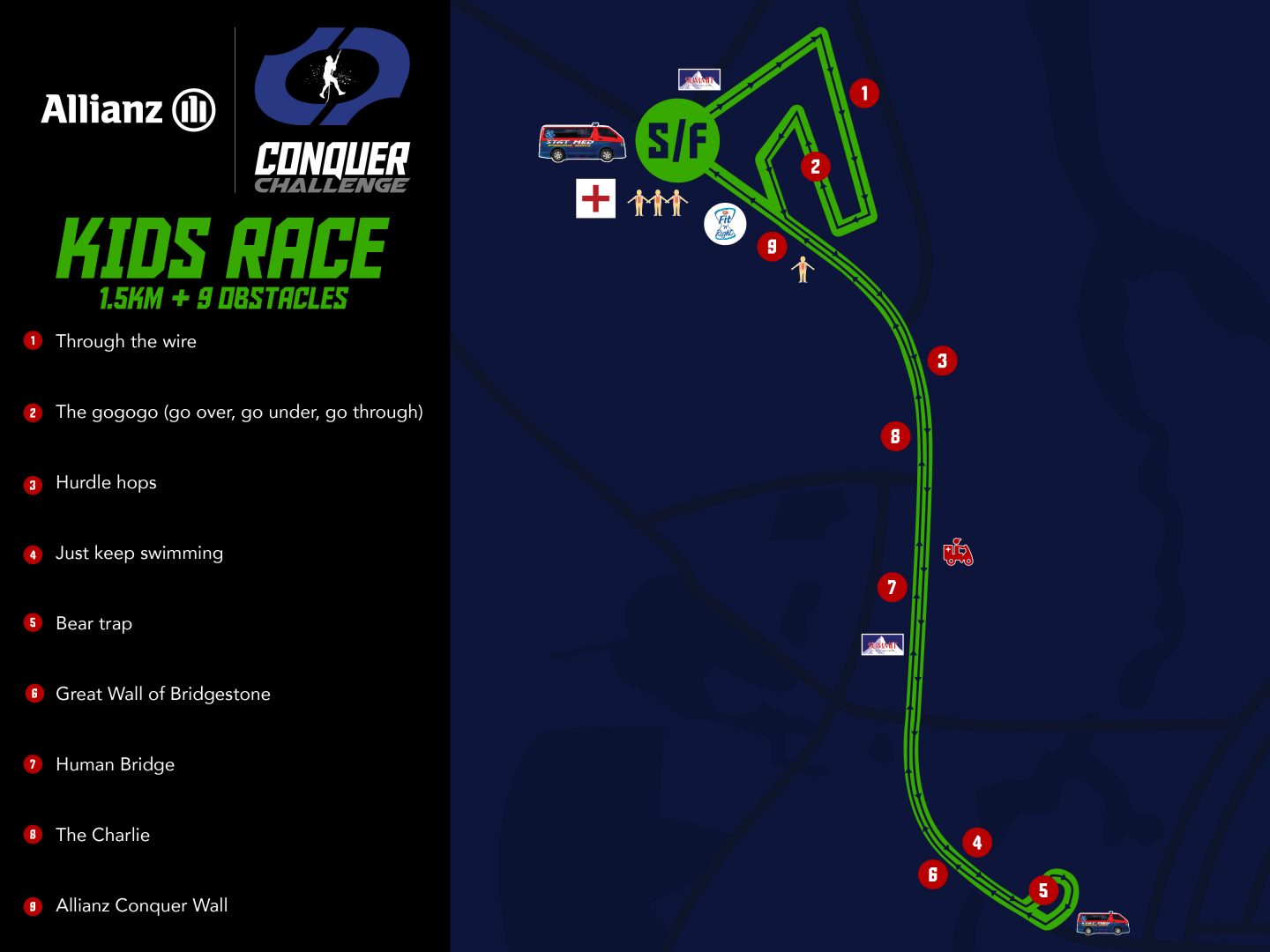1270x952 pixels.
Task: Select the Human Bridge legend entry
Action: [x=115, y=764]
